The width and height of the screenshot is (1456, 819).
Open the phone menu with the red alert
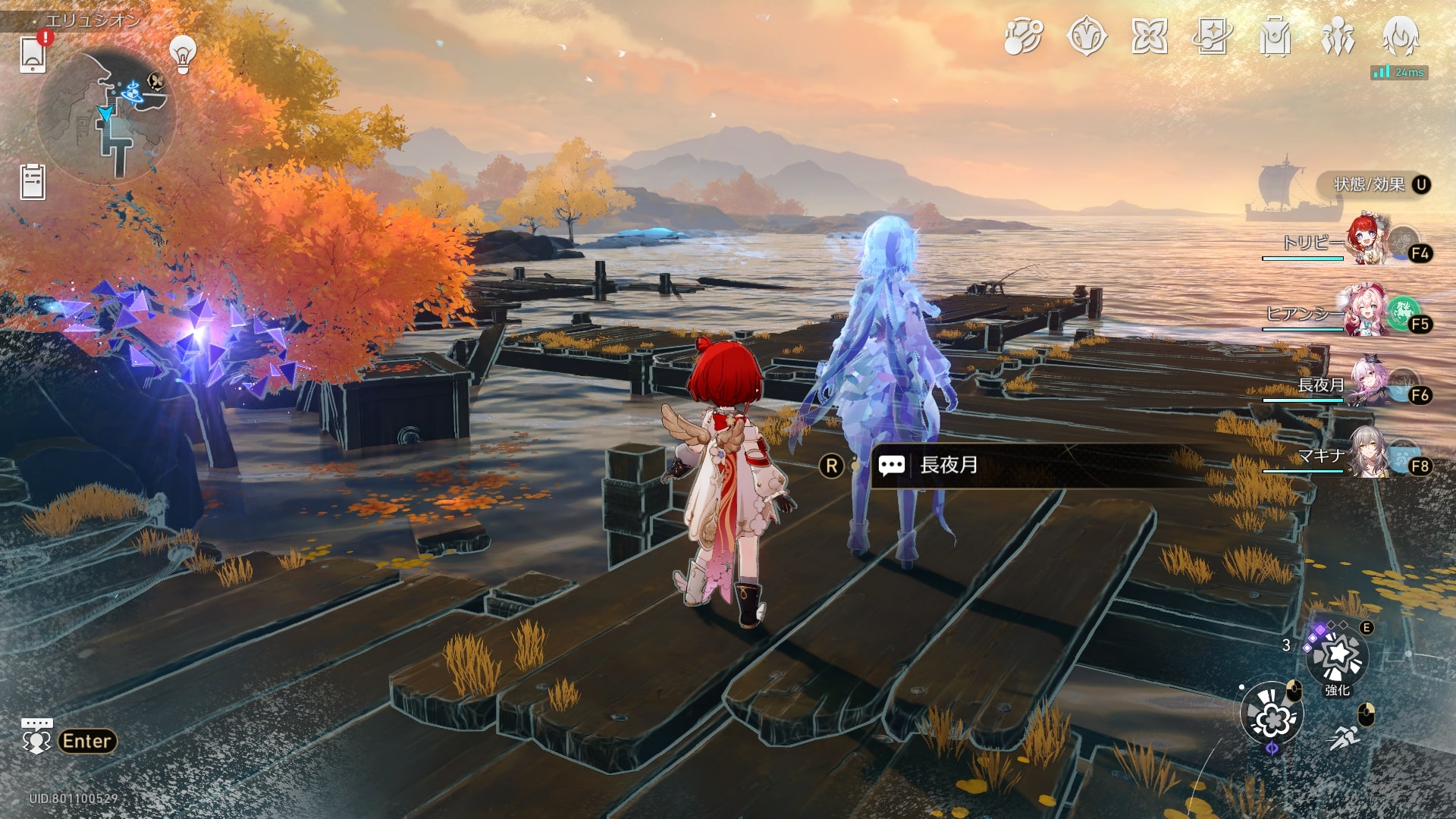pos(33,53)
